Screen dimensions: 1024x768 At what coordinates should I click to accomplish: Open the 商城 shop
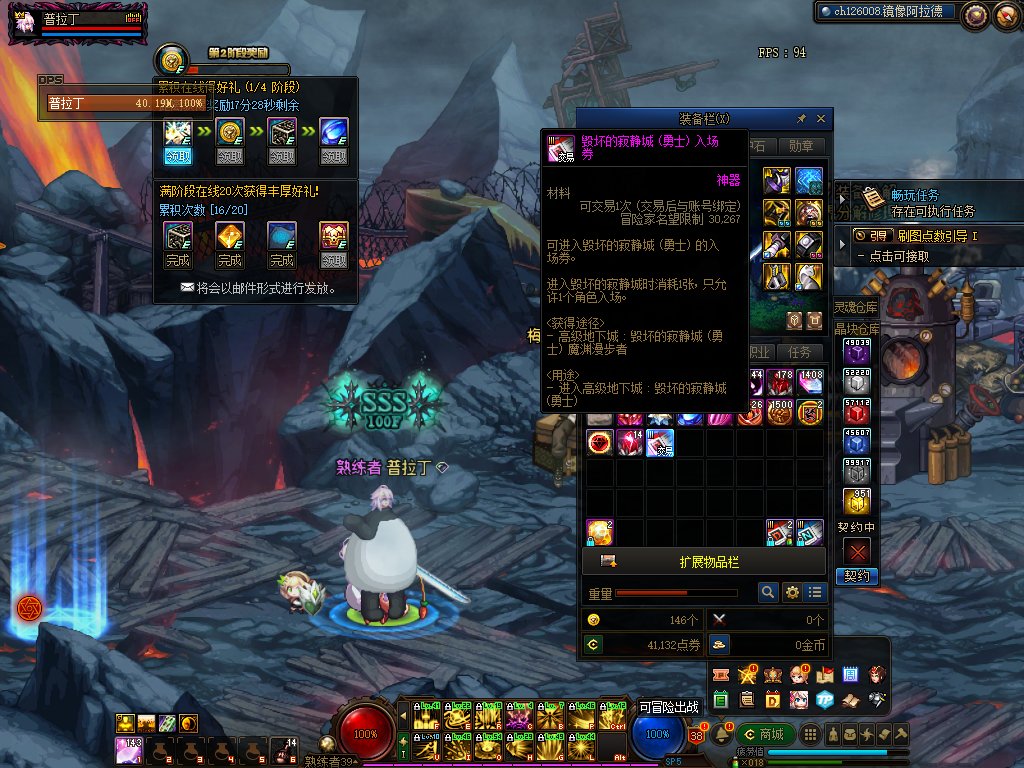[765, 735]
